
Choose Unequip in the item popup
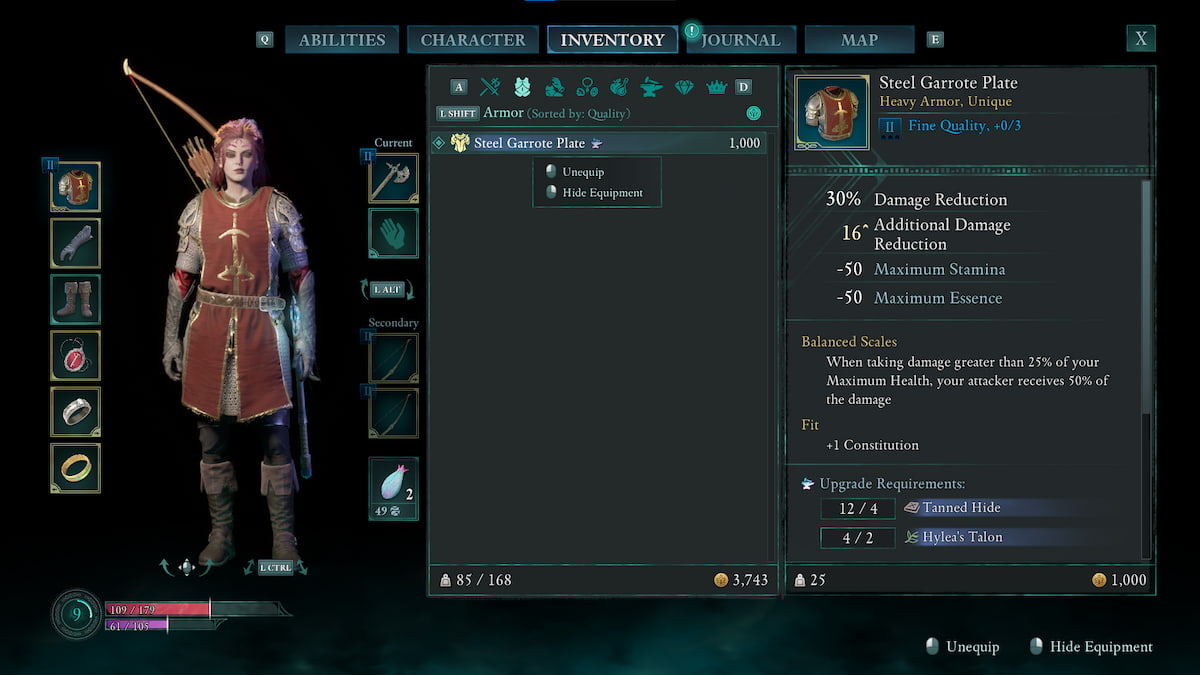point(583,172)
